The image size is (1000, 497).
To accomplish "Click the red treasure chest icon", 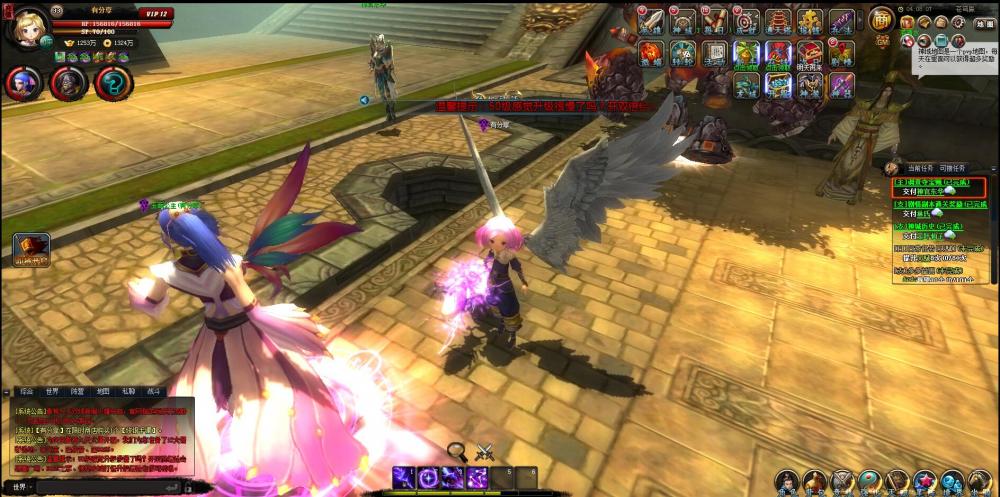I will coord(808,54).
